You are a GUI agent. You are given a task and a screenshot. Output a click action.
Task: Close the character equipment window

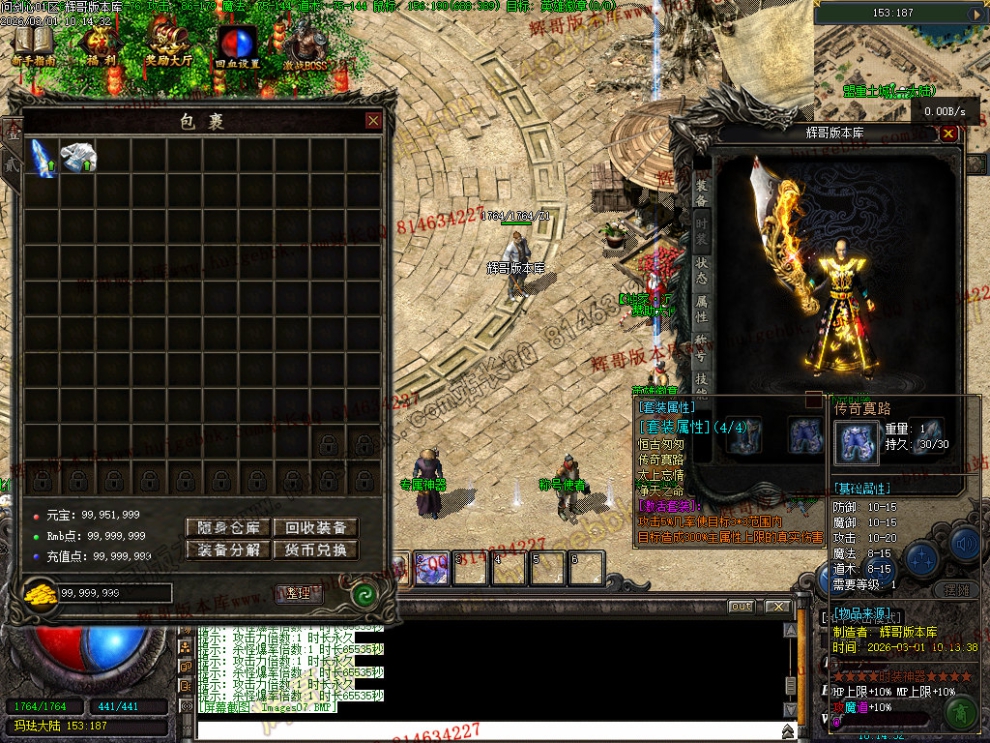coord(949,133)
